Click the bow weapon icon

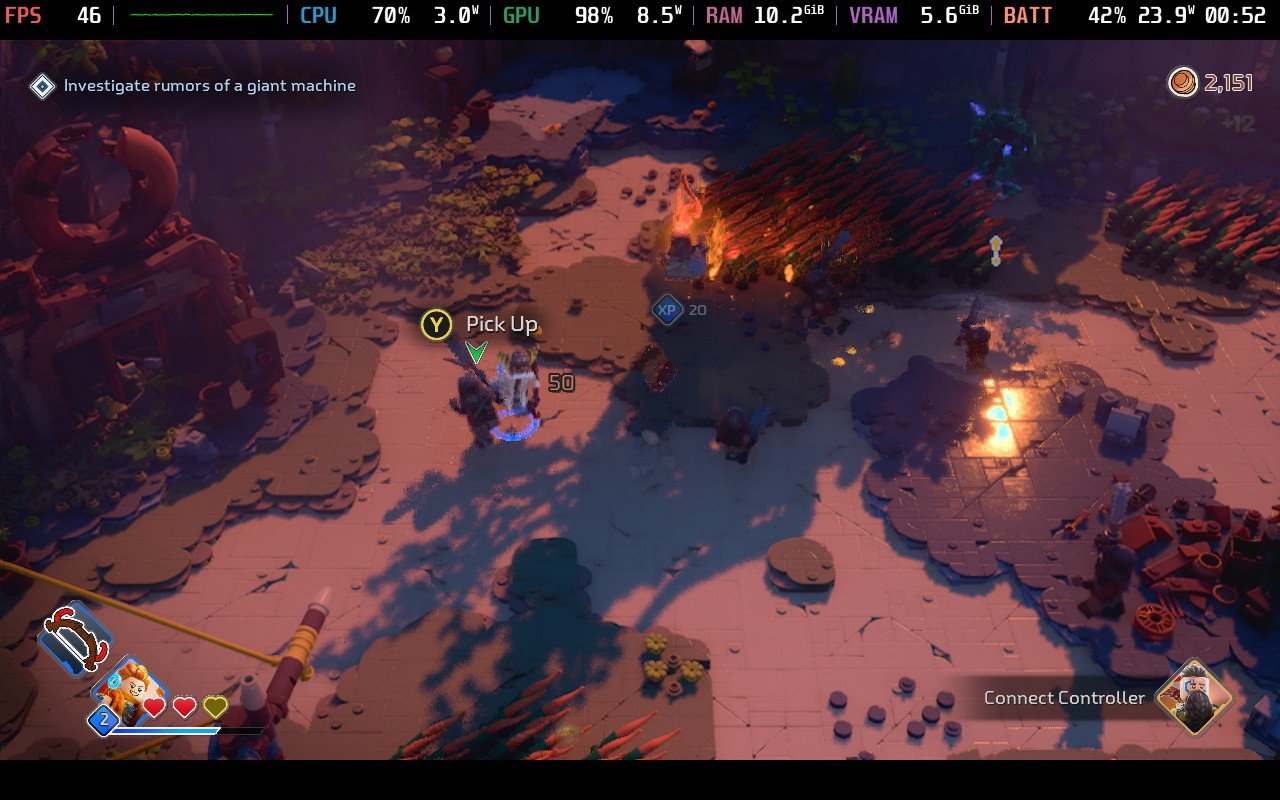pos(76,640)
